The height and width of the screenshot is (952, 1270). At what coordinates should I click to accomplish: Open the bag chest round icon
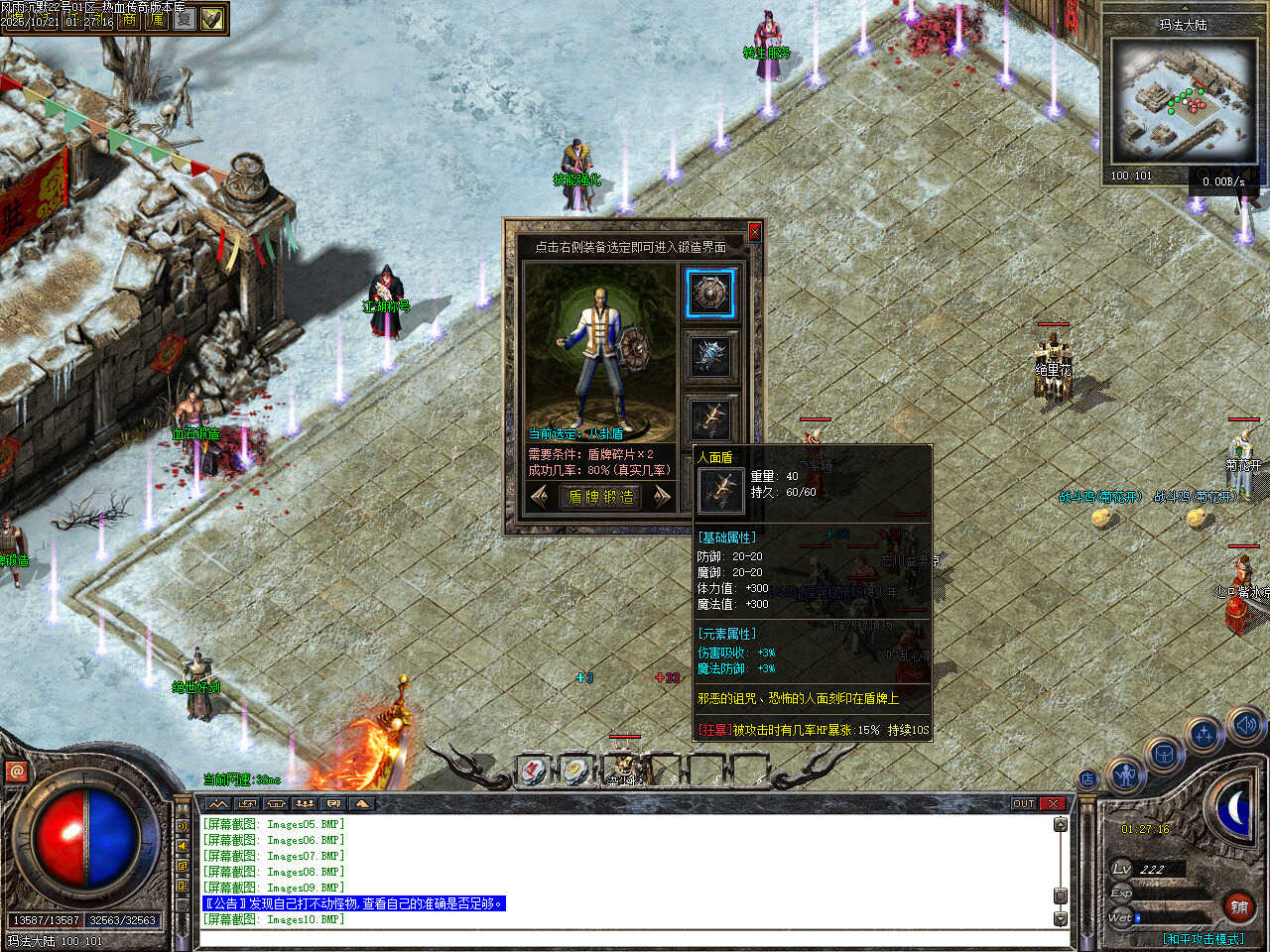[x=1162, y=755]
